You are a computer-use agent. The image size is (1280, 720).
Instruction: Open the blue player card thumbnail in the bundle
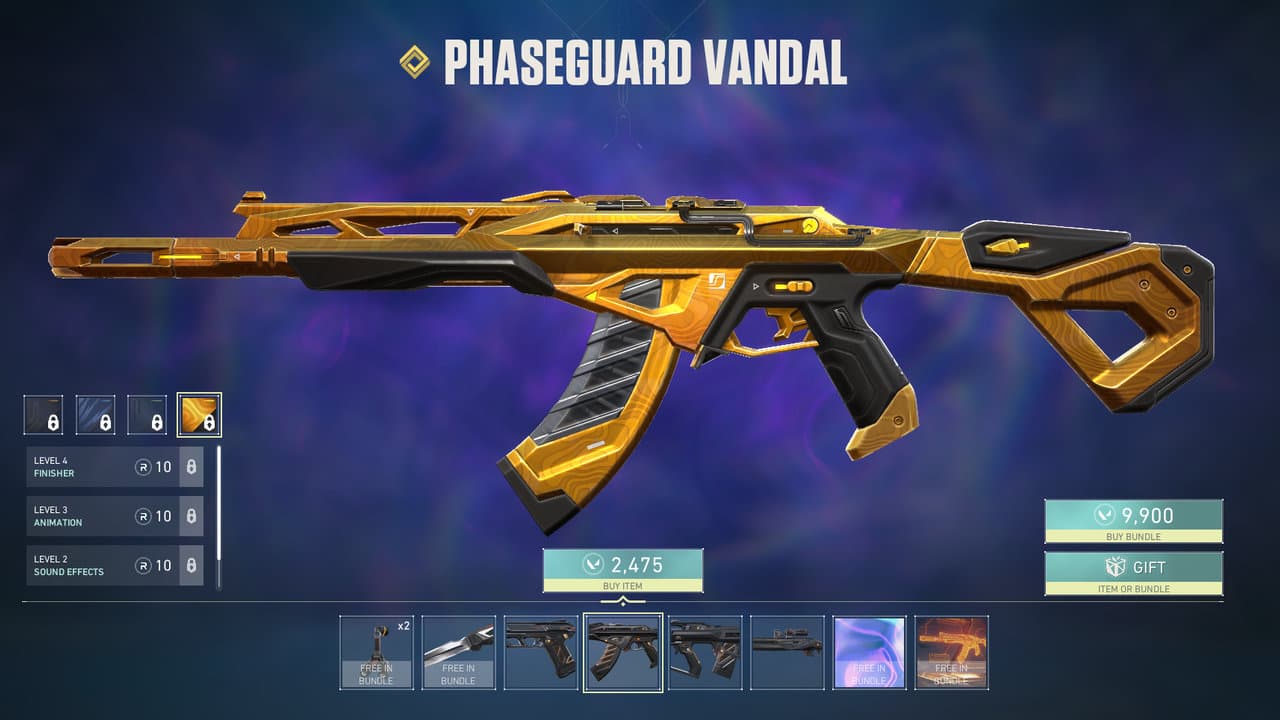(869, 653)
